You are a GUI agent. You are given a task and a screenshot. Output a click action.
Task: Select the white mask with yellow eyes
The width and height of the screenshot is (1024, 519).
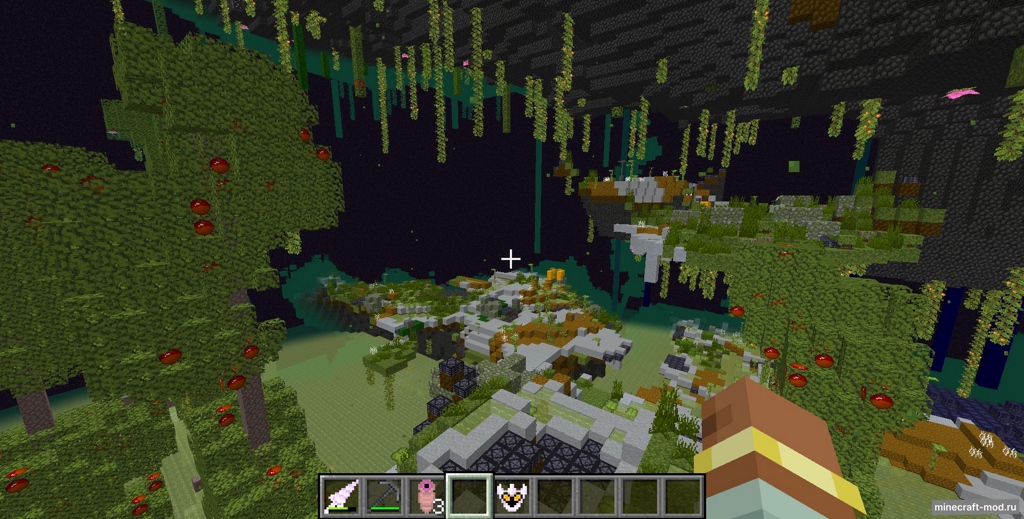pyautogui.click(x=512, y=495)
